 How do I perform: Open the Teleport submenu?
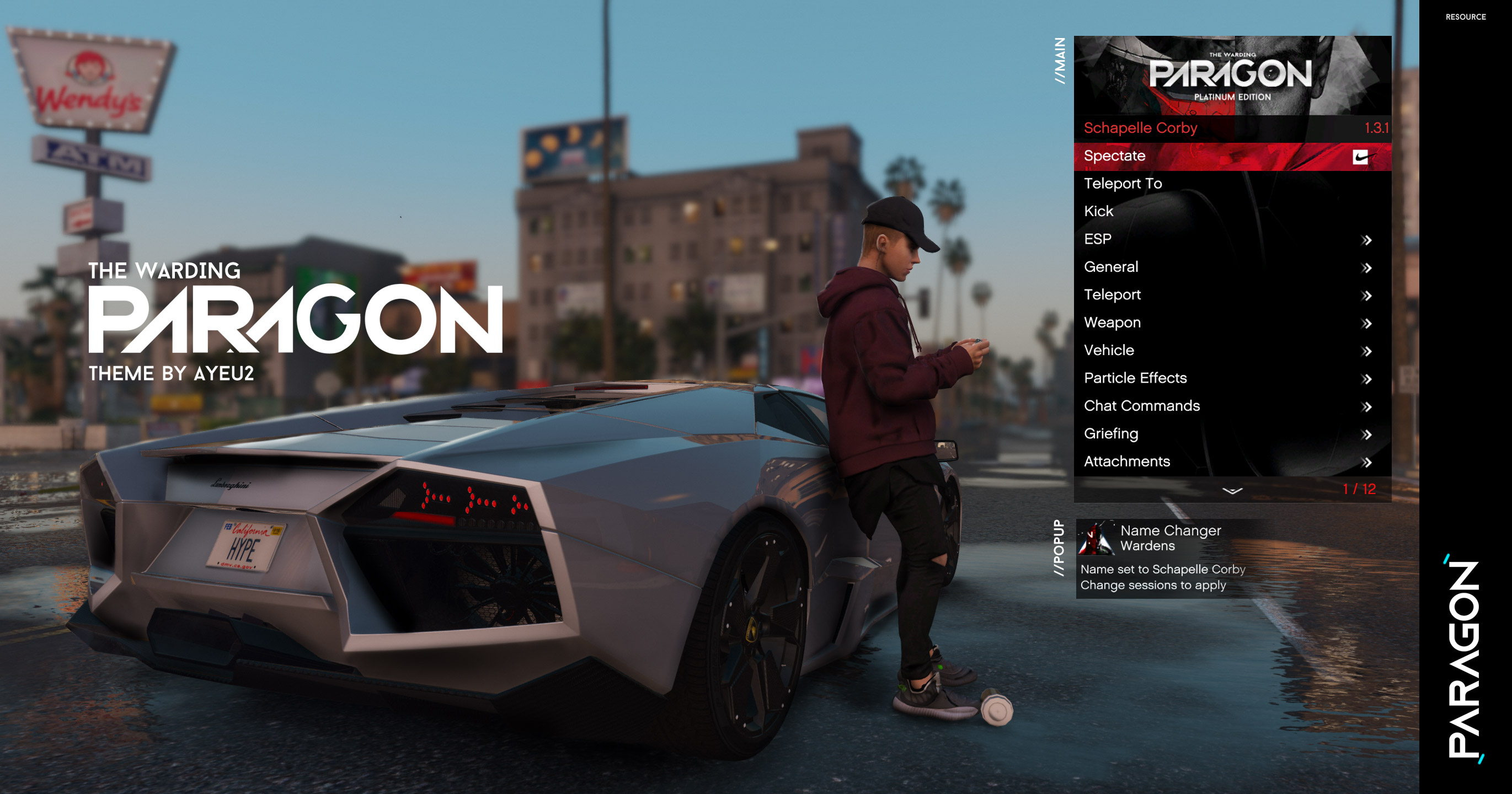point(1112,294)
